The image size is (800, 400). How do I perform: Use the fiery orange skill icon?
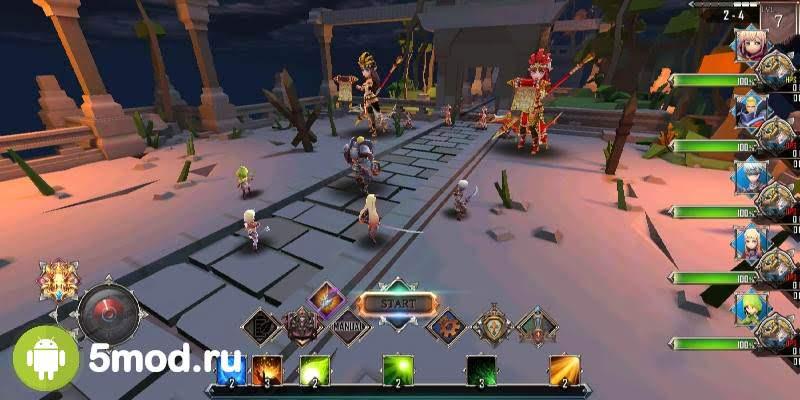click(265, 371)
